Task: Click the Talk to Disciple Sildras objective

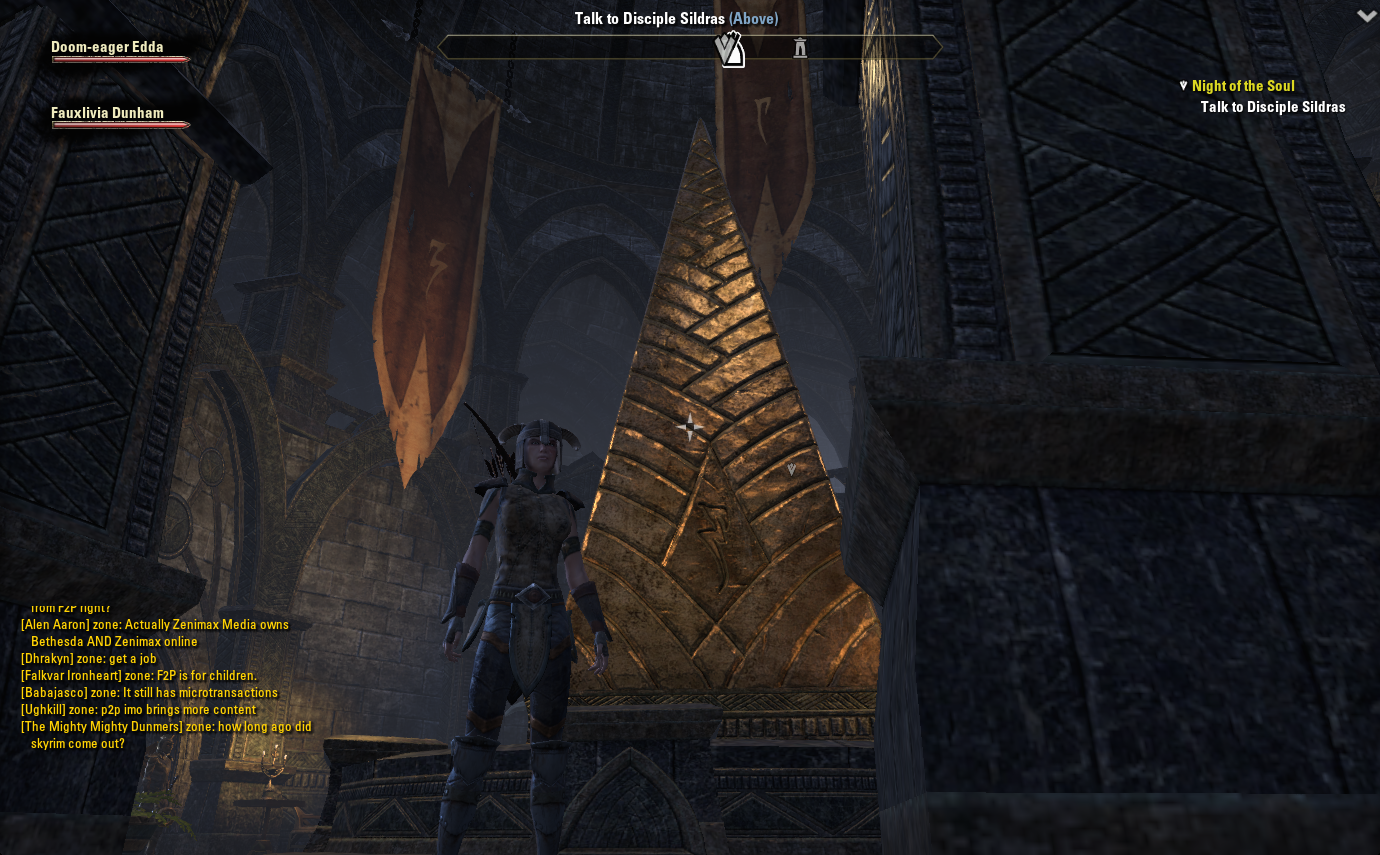Action: point(1272,107)
